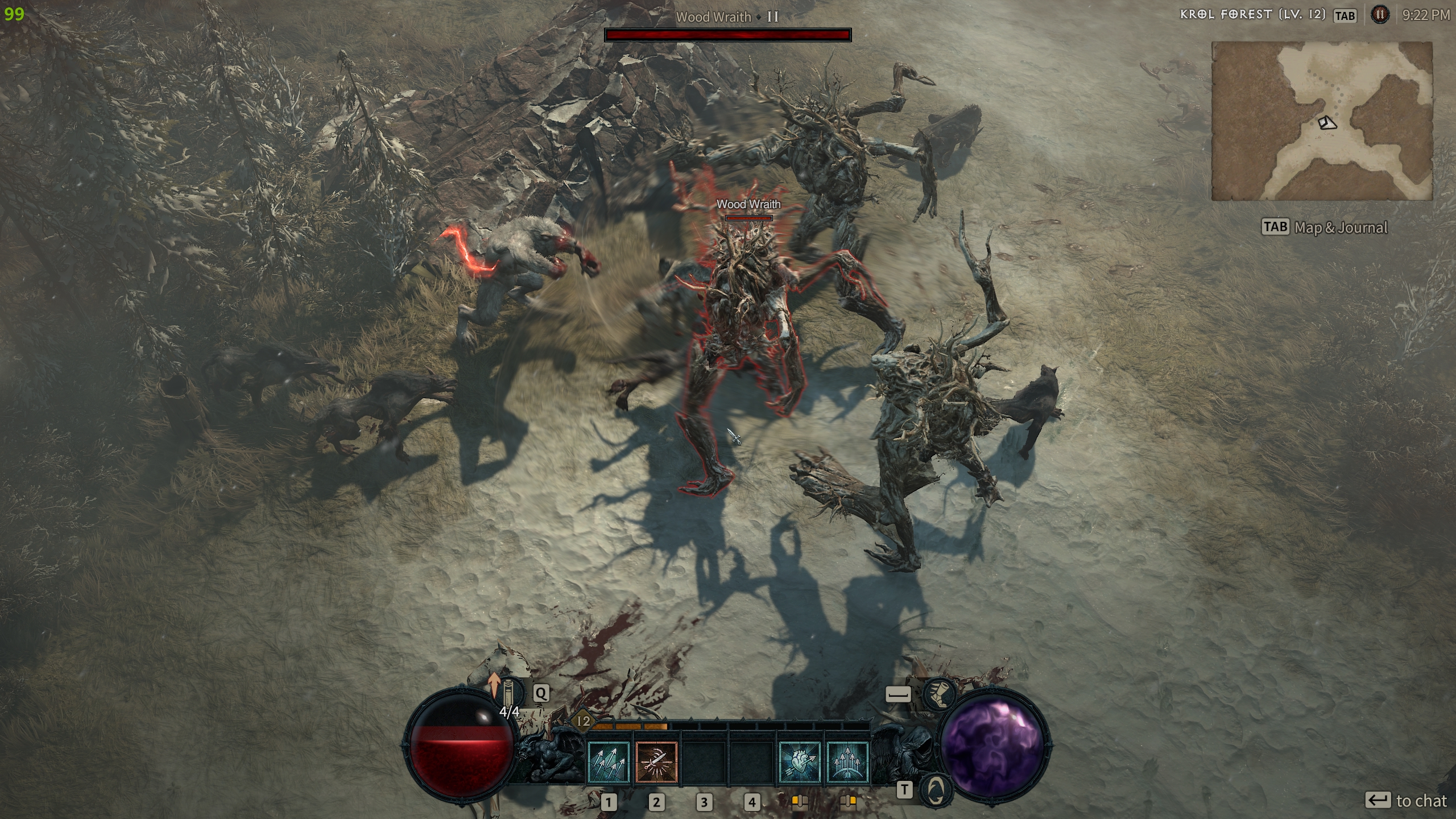Screen dimensions: 1456x819
Task: Open the minimap parchment
Action: pyautogui.click(x=1322, y=121)
